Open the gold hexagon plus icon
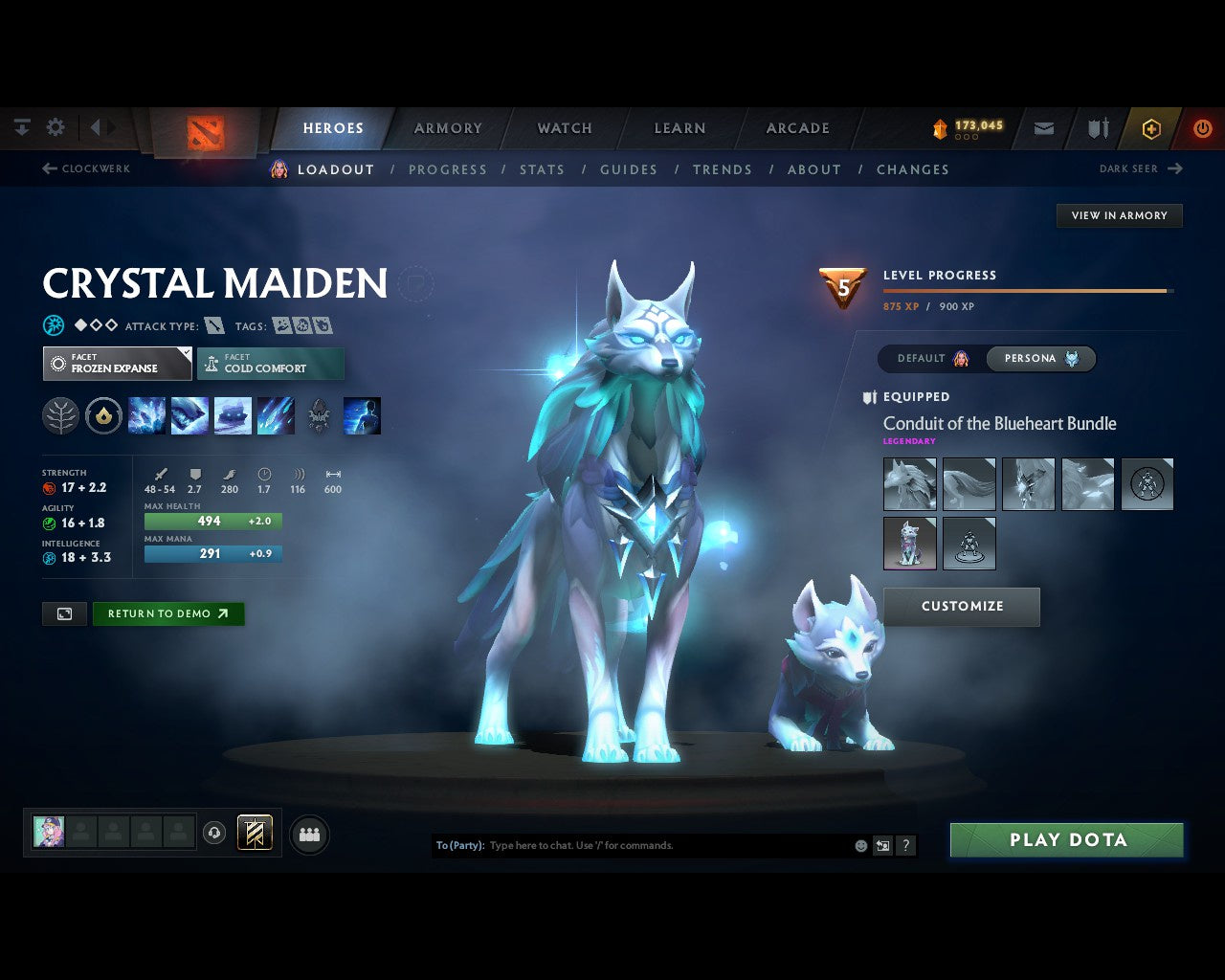Screen dimensions: 1225x980 coord(1151,128)
